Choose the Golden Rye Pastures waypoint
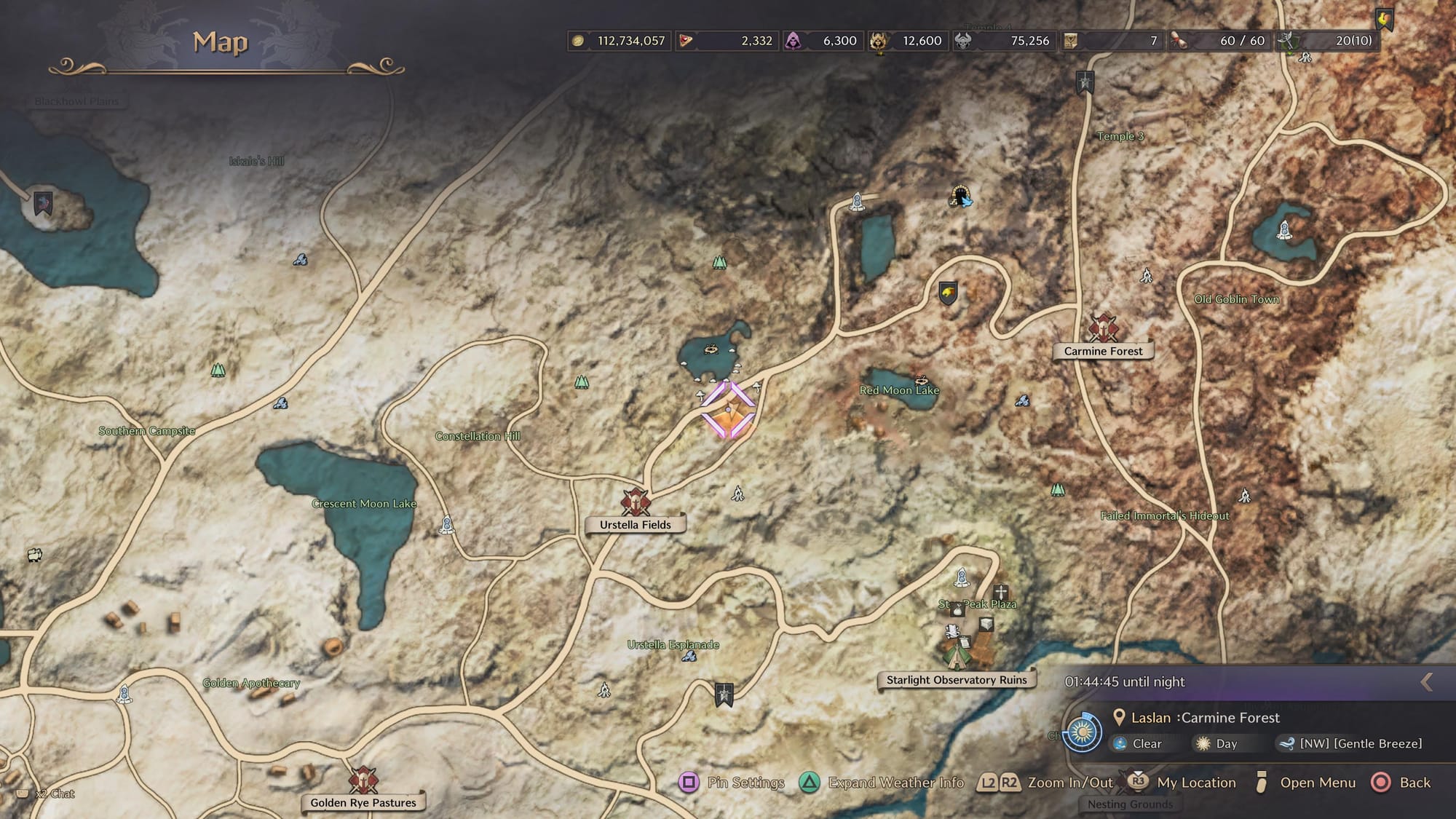This screenshot has height=819, width=1456. click(363, 780)
